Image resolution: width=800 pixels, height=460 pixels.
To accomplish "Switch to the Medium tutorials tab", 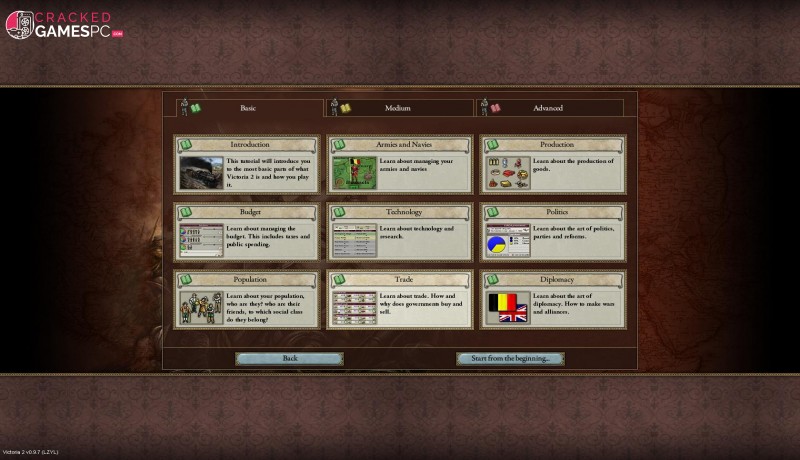I will (x=397, y=108).
